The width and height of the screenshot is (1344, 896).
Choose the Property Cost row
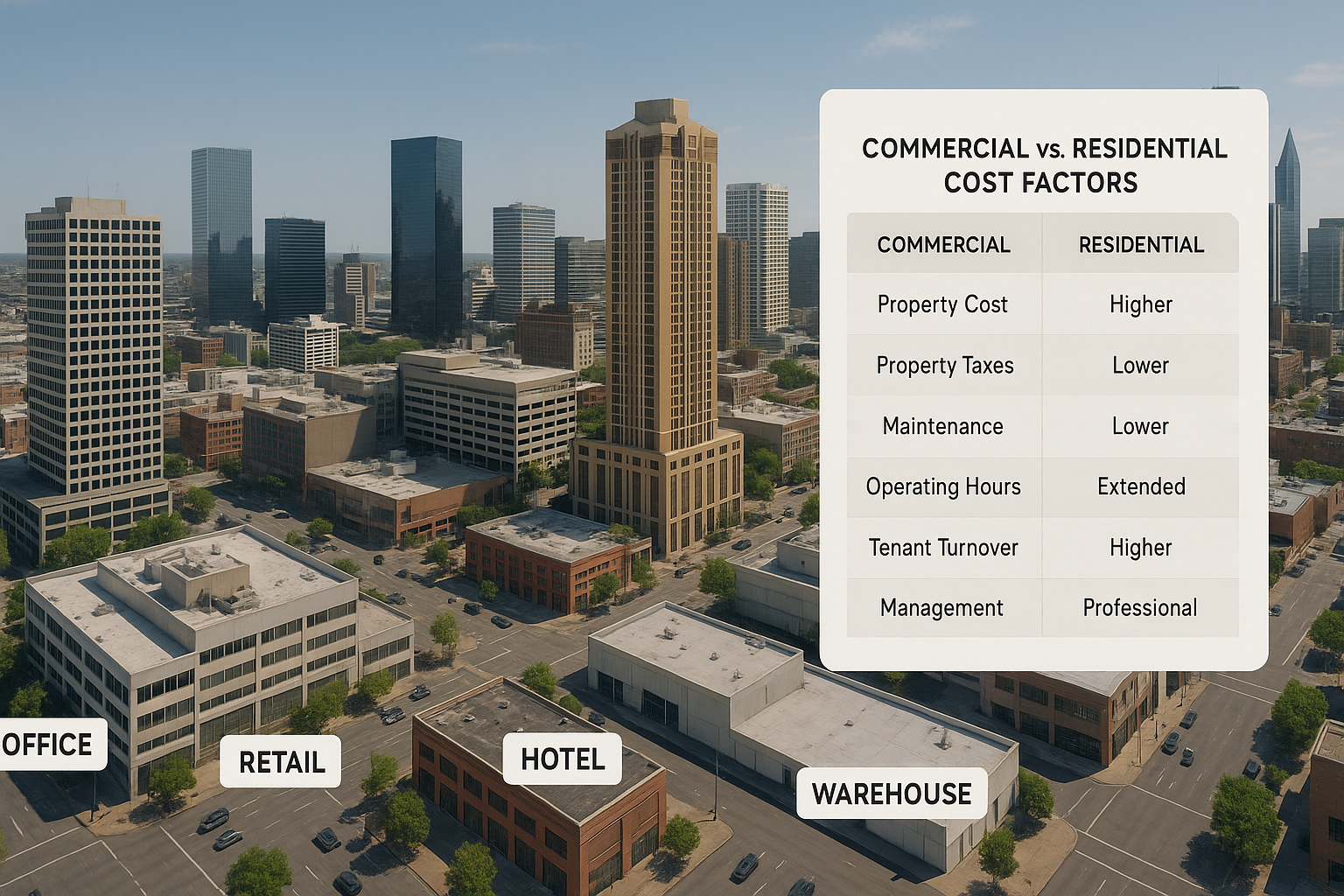point(943,304)
